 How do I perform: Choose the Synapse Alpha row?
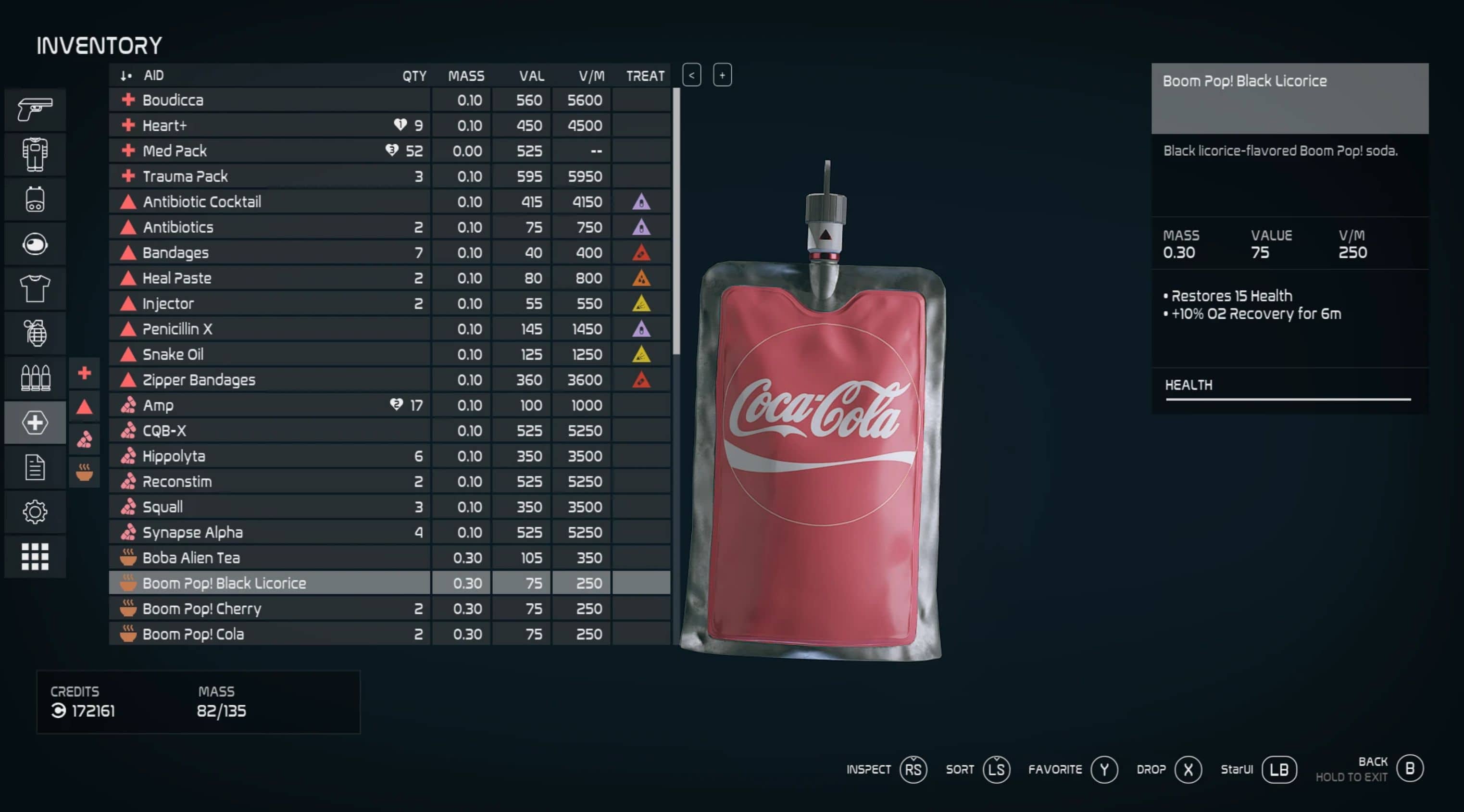tap(269, 532)
